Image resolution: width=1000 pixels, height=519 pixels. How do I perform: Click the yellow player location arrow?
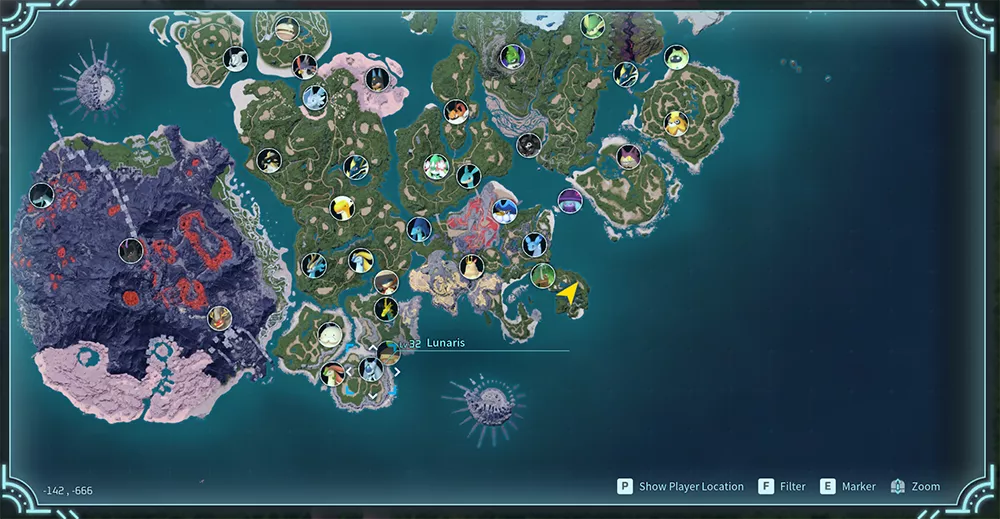pos(568,294)
